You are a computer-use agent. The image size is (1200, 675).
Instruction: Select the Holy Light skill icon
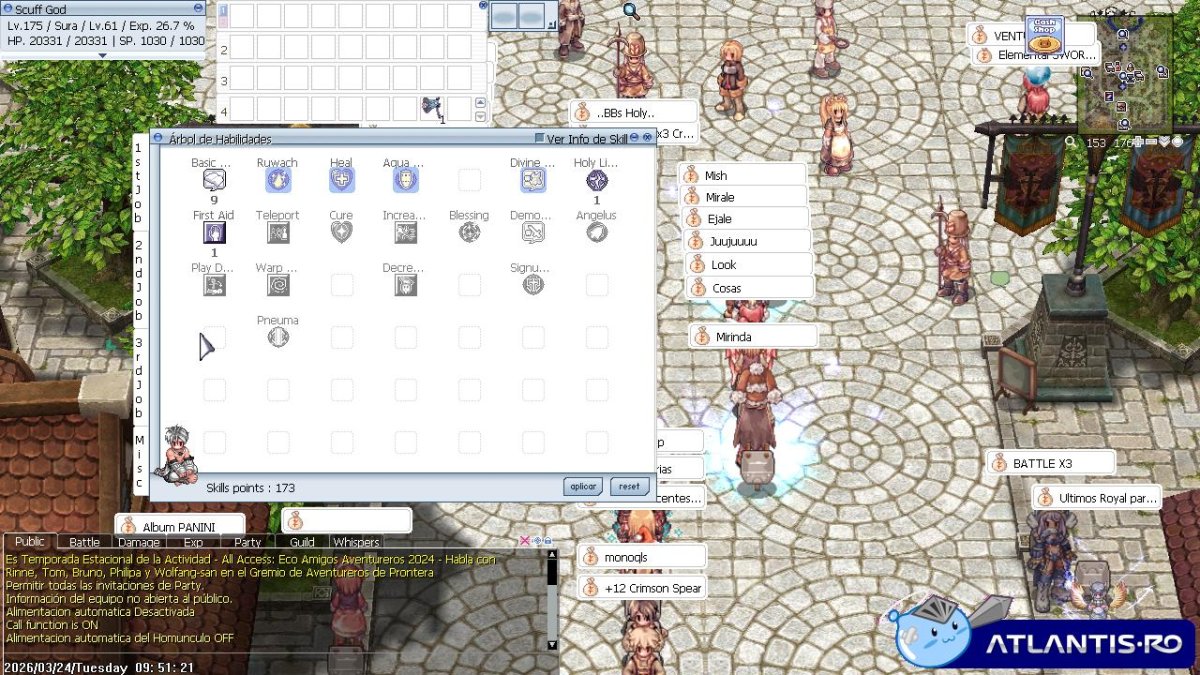(597, 180)
